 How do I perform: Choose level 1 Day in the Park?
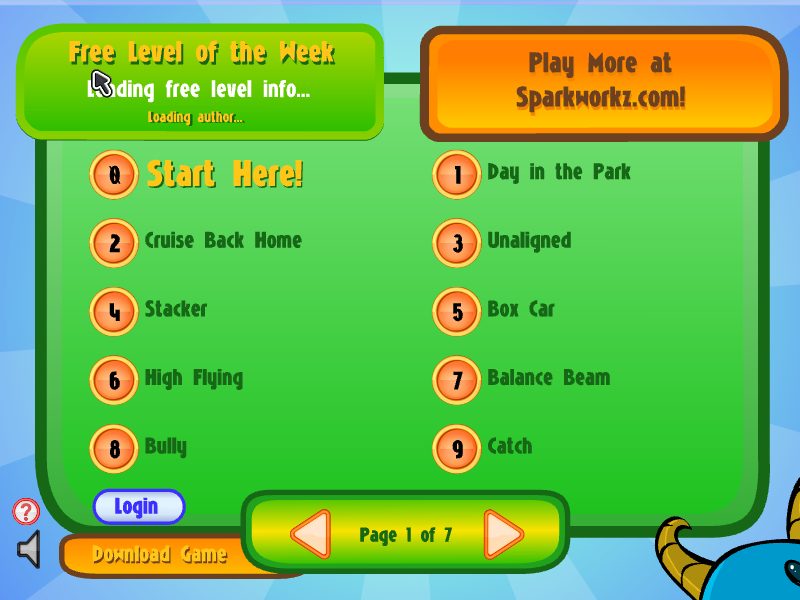tap(457, 175)
